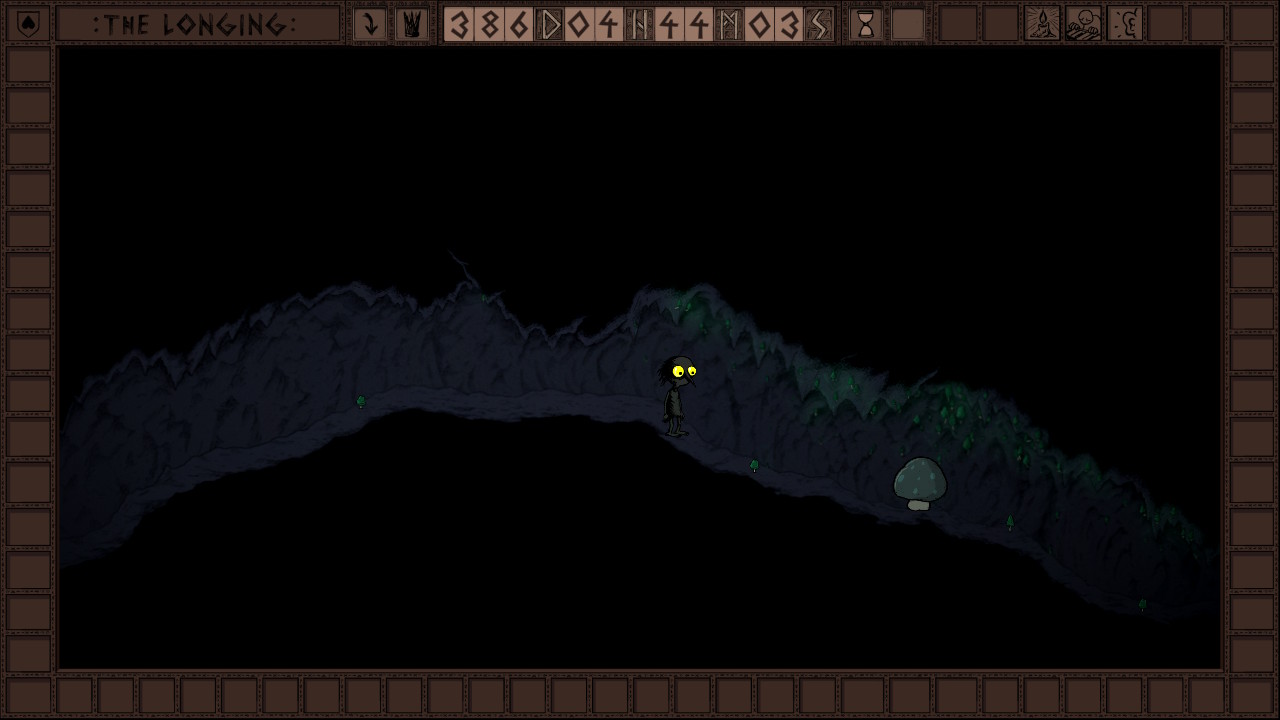Activate the downward arrow button
This screenshot has height=720, width=1280.
click(369, 24)
